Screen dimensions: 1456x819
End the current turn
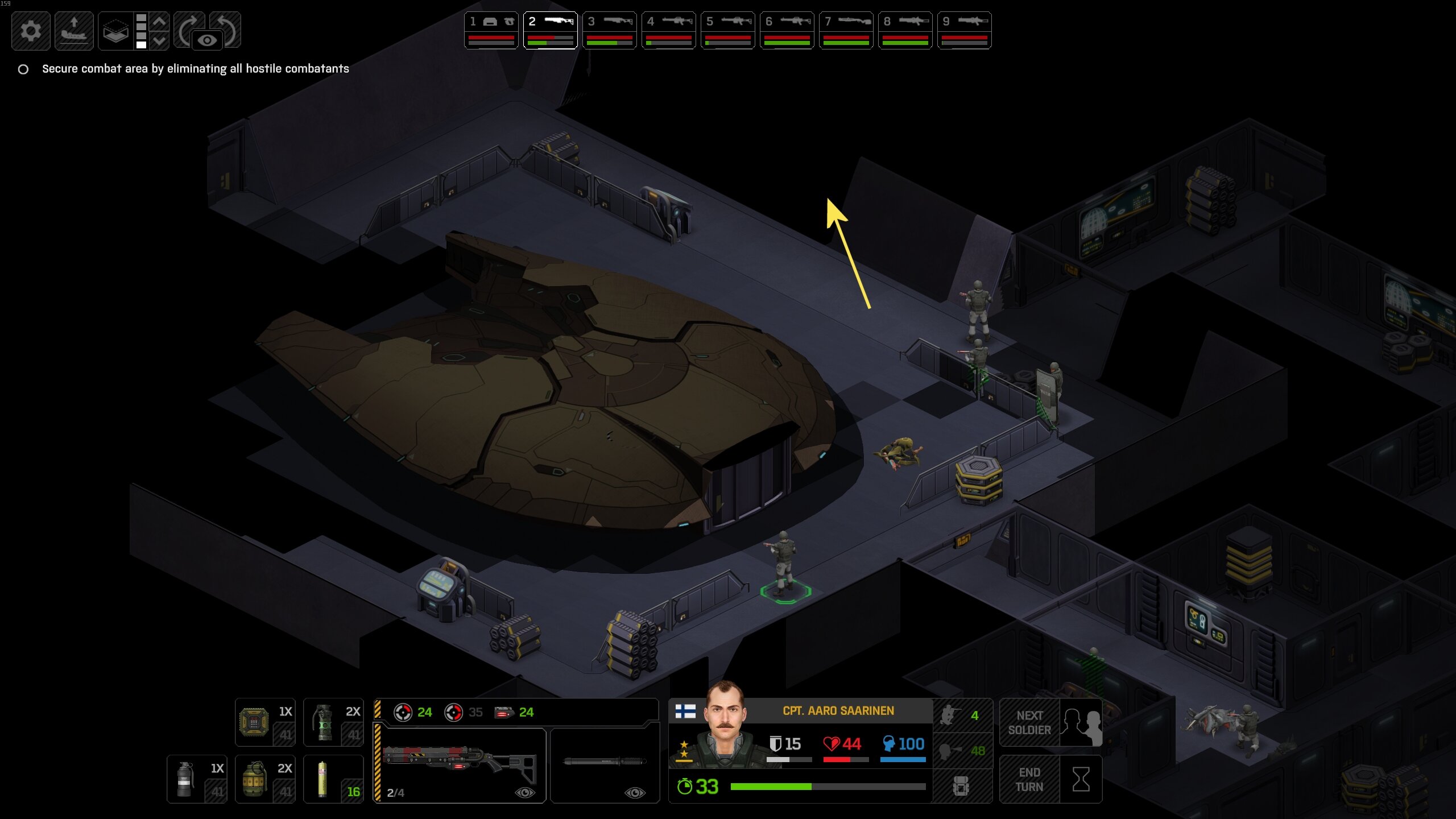pos(1050,779)
